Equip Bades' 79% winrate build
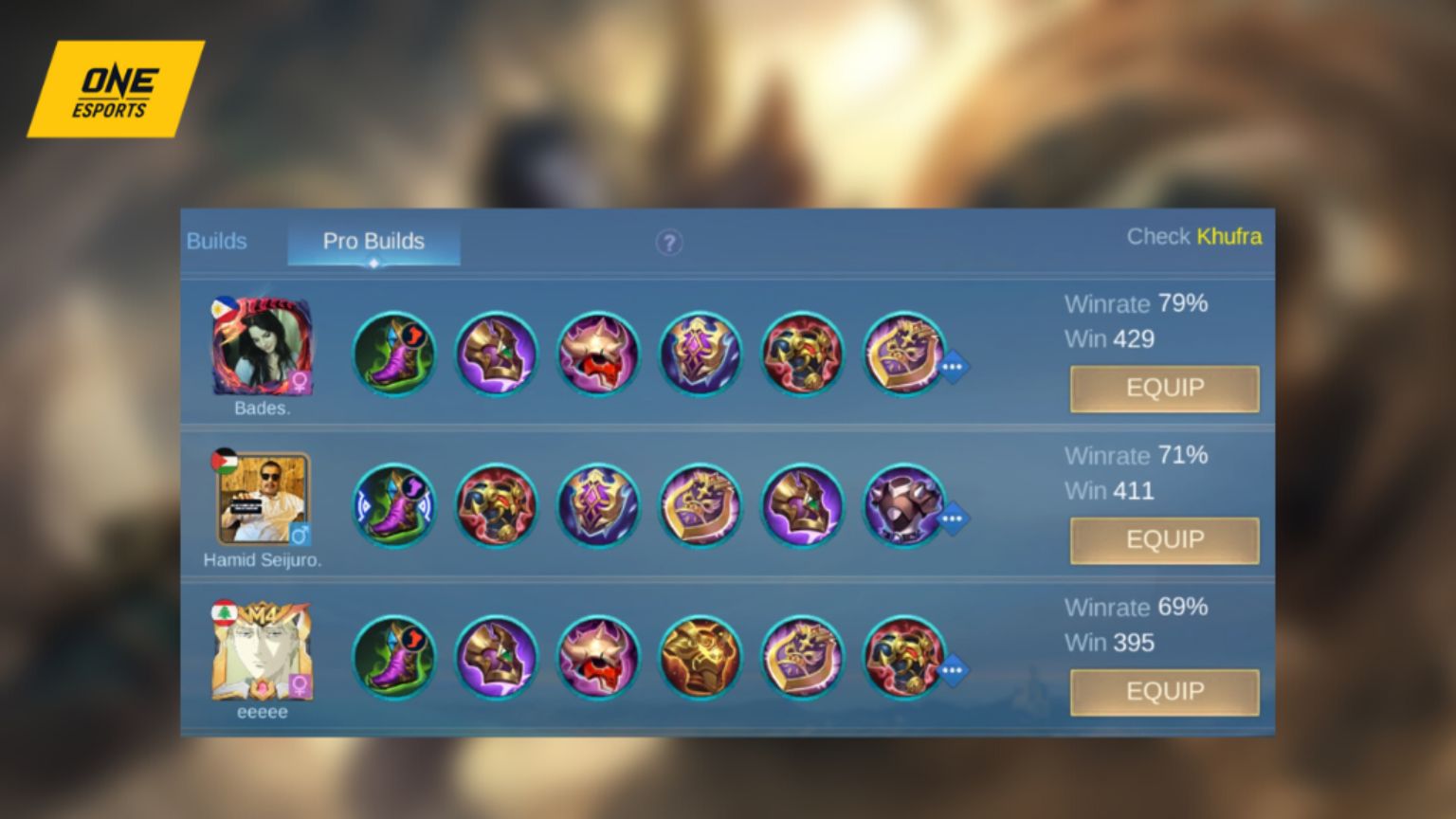 pos(1164,389)
